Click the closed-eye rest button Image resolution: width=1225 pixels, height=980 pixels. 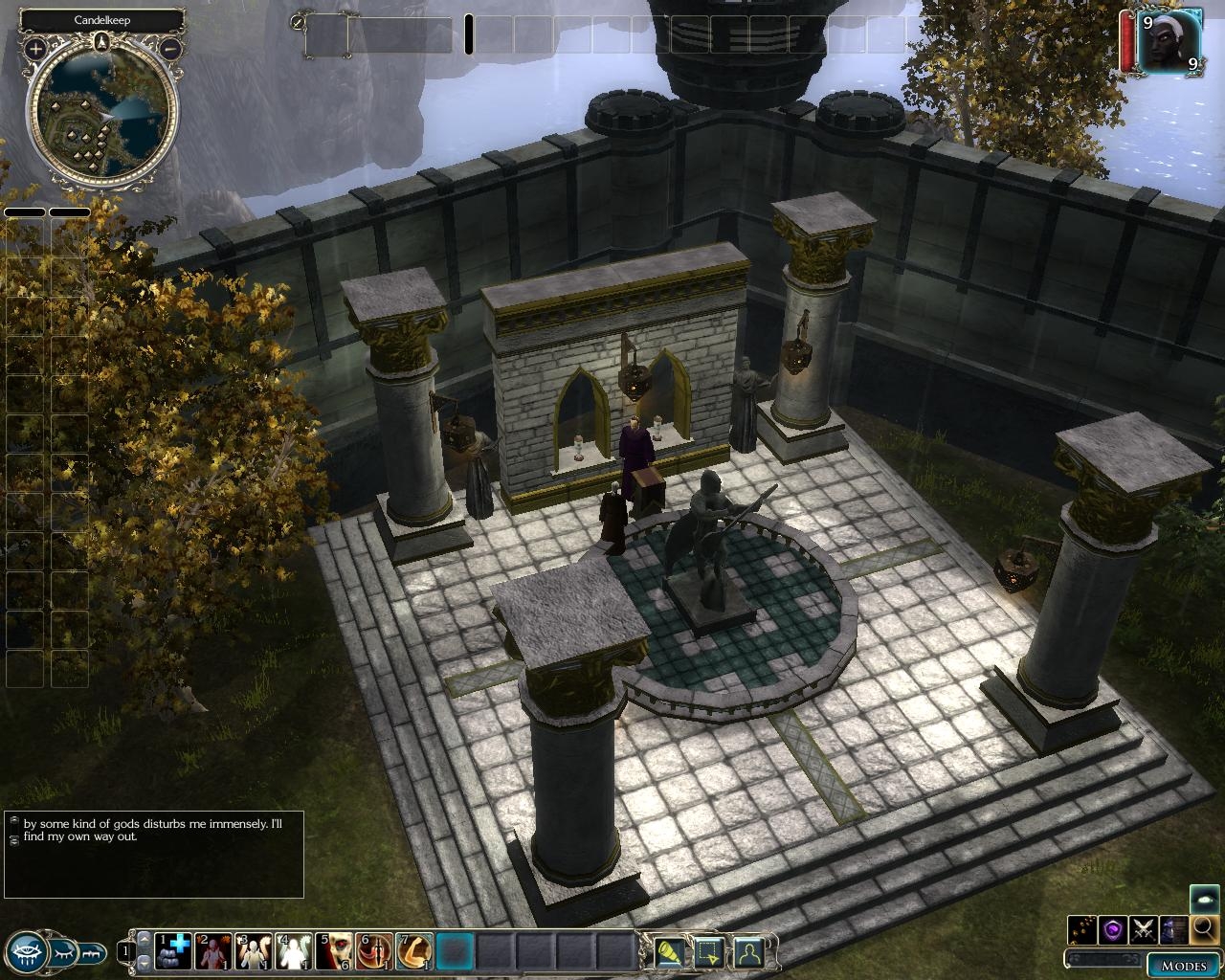61,952
